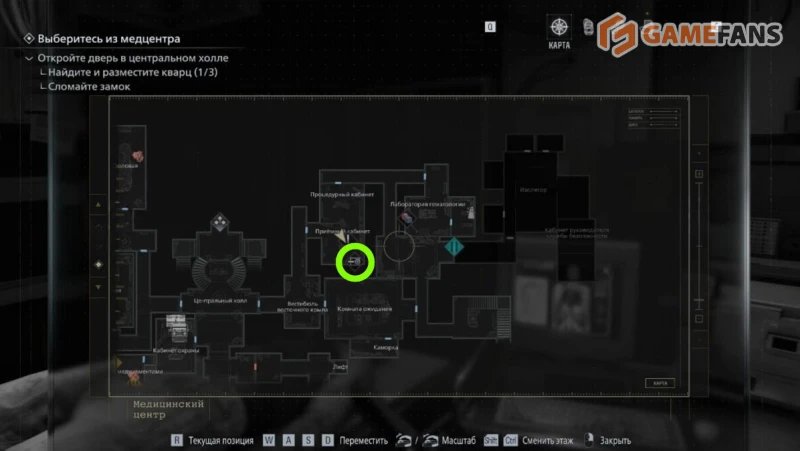Select the teal diamond marker on the map
The width and height of the screenshot is (800, 451).
point(455,246)
